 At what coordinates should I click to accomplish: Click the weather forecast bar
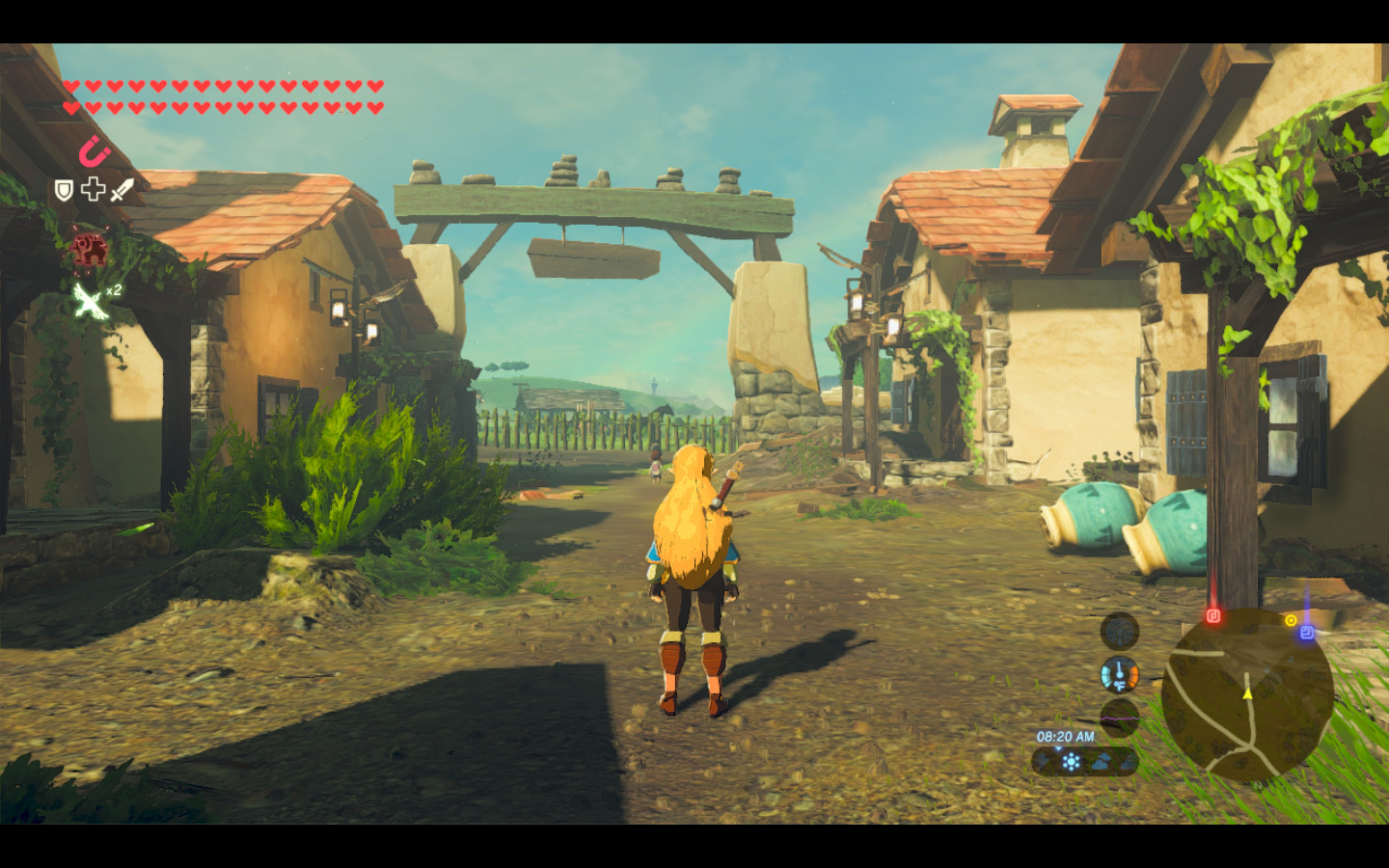pos(1084,762)
